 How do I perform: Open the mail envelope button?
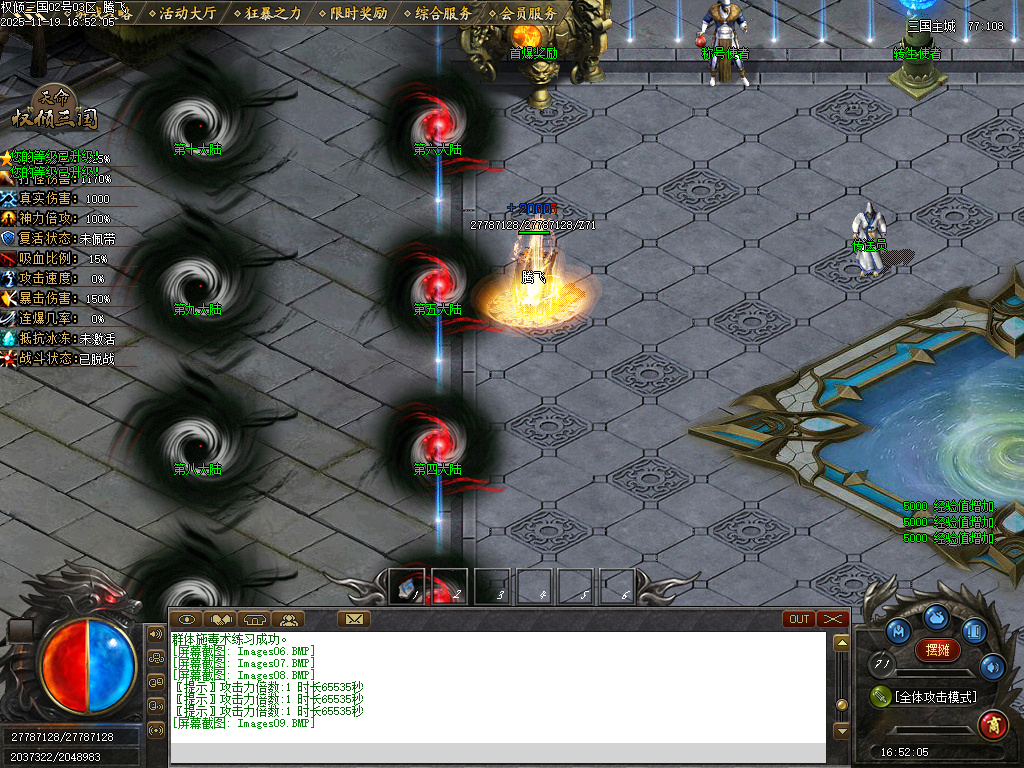point(354,619)
